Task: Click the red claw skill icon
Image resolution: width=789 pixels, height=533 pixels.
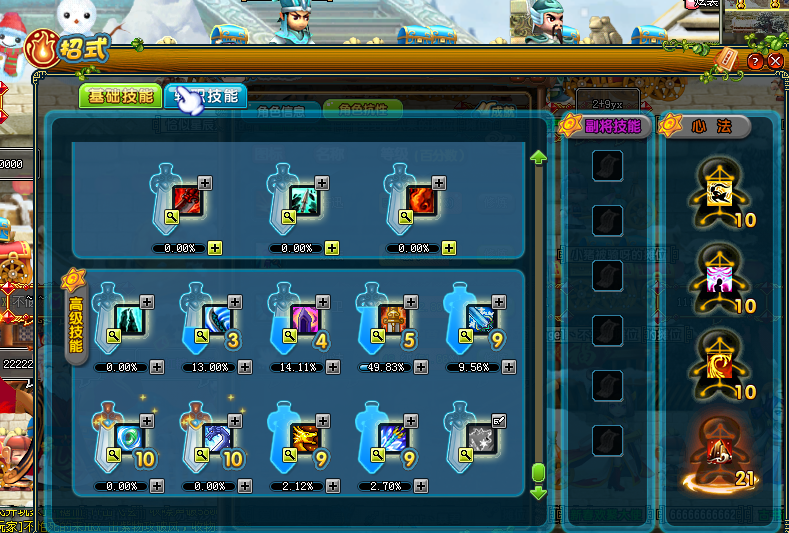Action: pyautogui.click(x=187, y=200)
